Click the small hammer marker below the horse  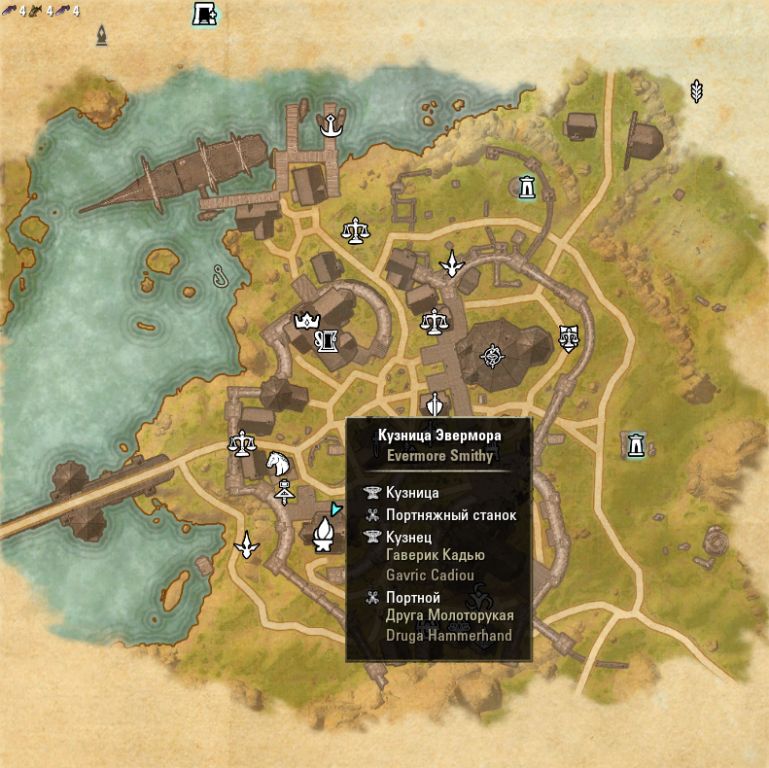click(284, 492)
